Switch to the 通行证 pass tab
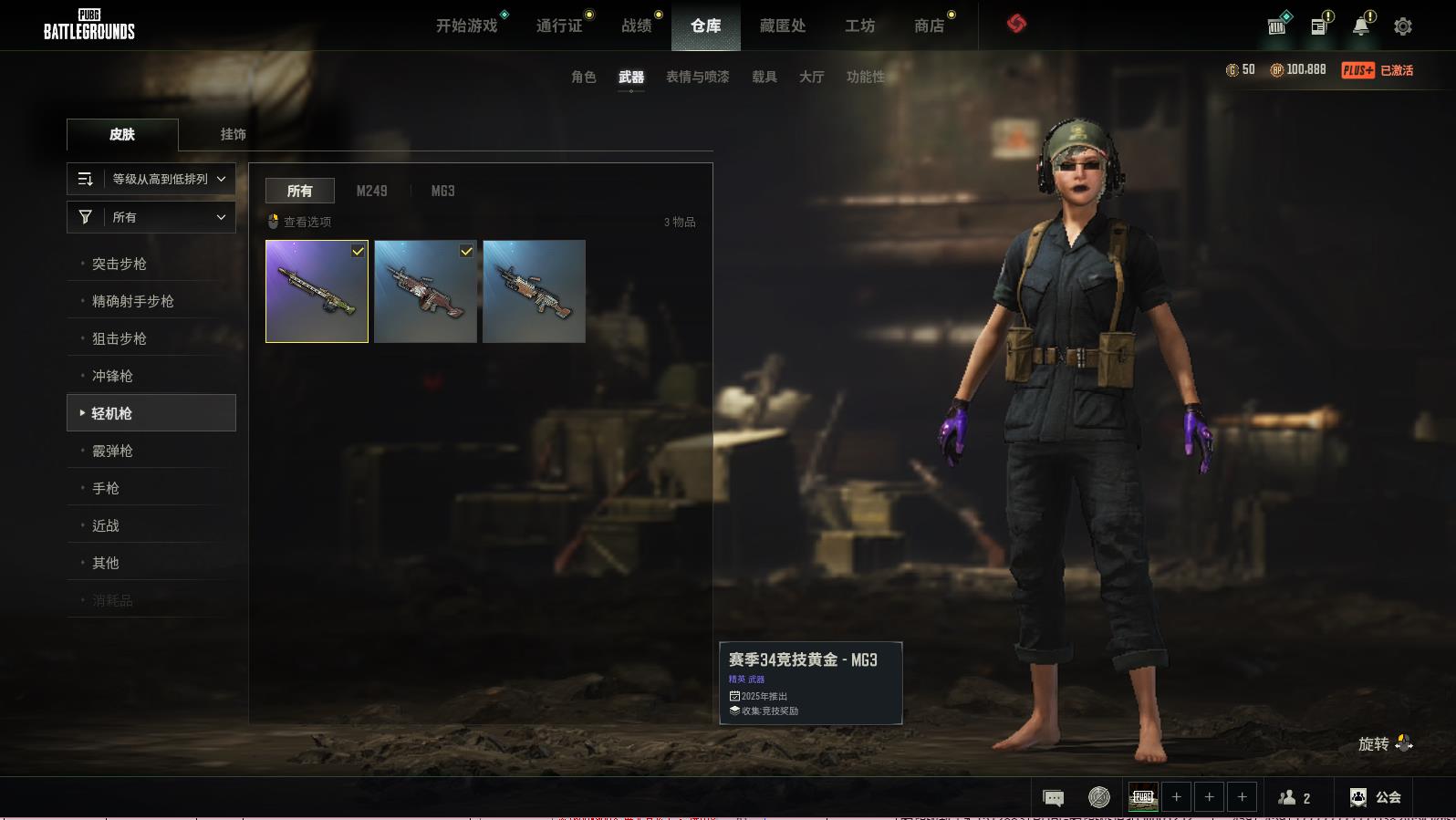 [558, 26]
